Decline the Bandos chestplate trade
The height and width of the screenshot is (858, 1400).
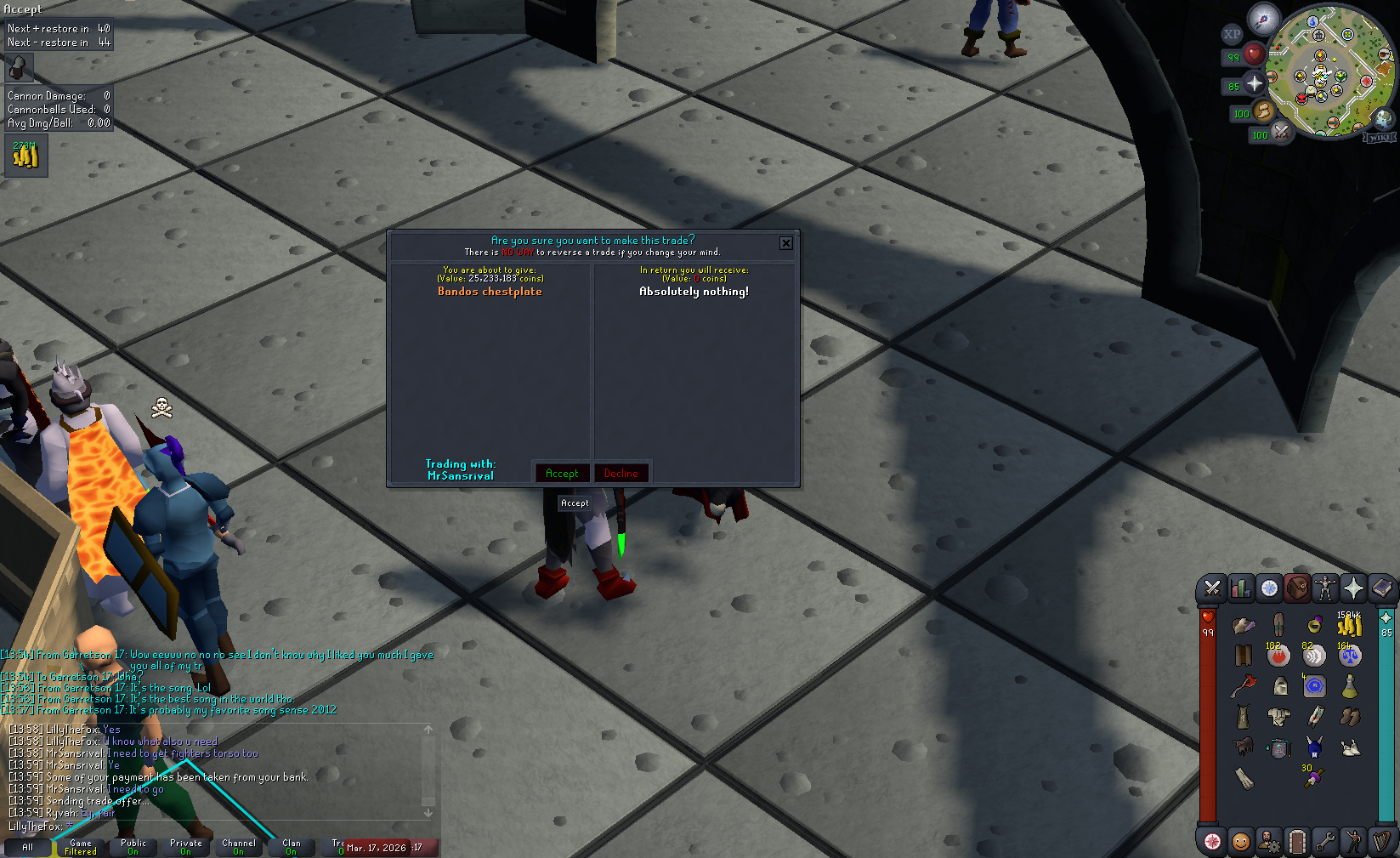point(621,473)
